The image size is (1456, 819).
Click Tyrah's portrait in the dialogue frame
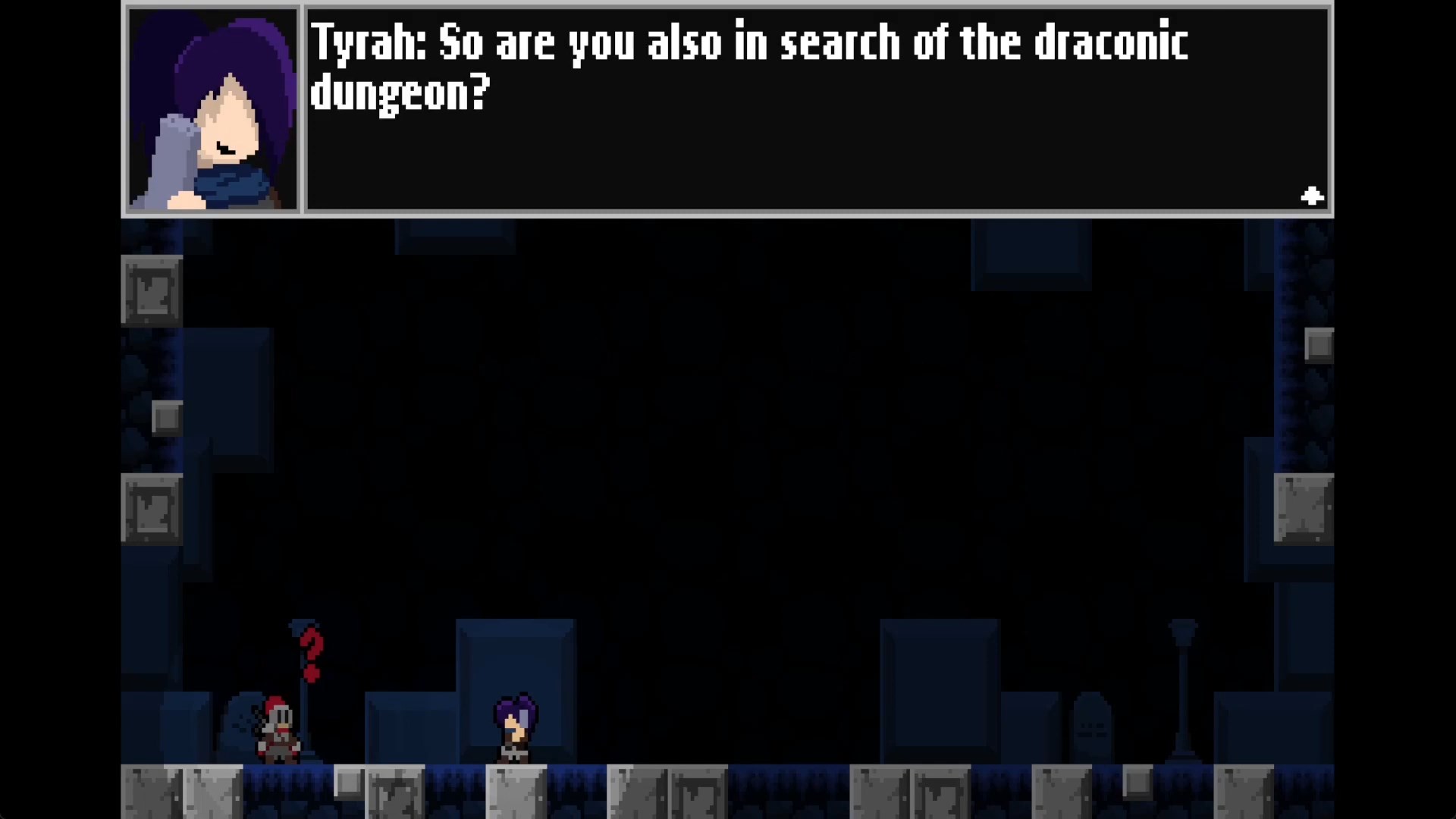click(x=212, y=108)
